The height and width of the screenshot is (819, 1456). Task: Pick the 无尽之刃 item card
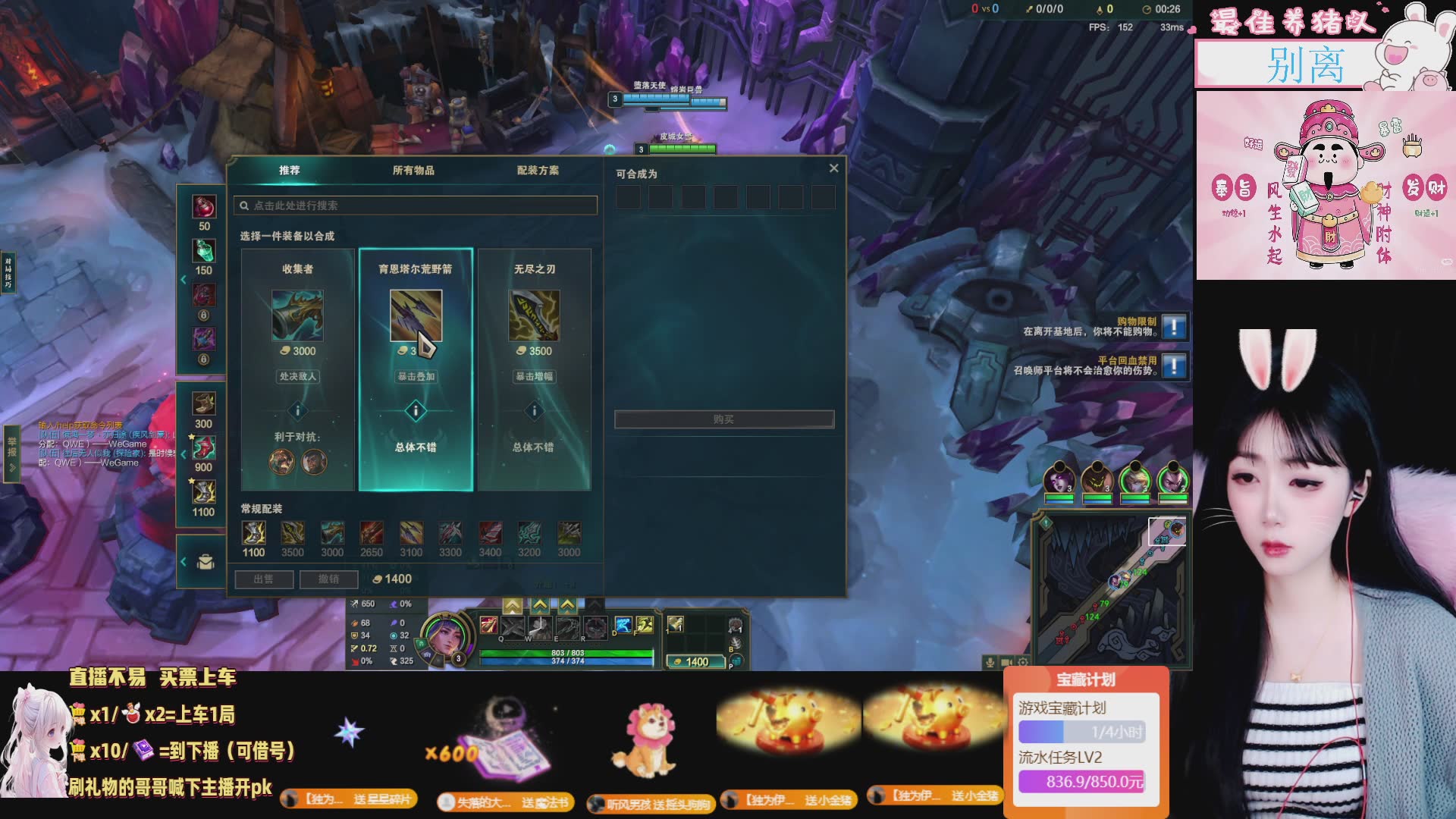tap(535, 369)
